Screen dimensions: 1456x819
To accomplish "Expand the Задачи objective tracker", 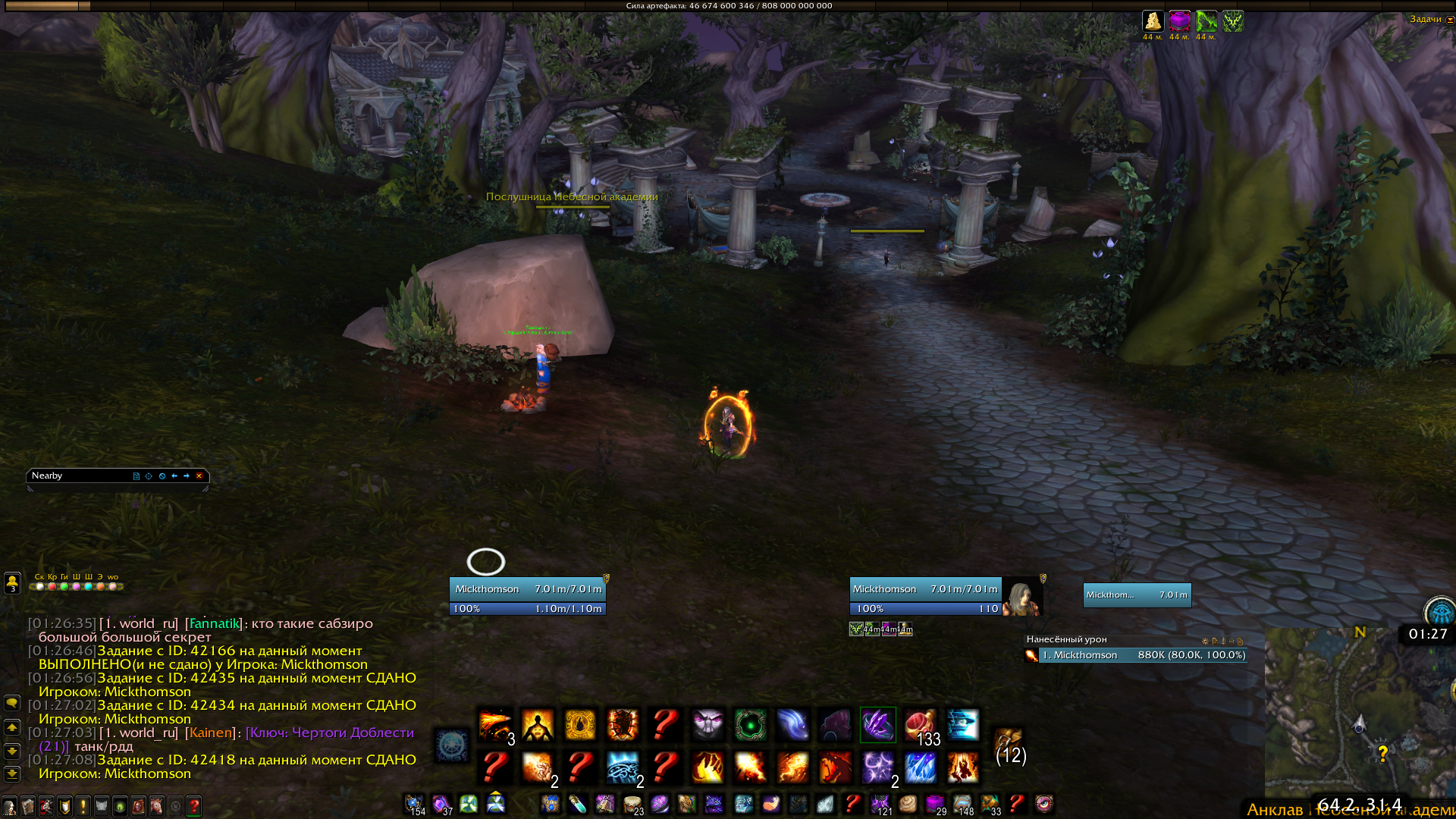I will pos(1450,20).
